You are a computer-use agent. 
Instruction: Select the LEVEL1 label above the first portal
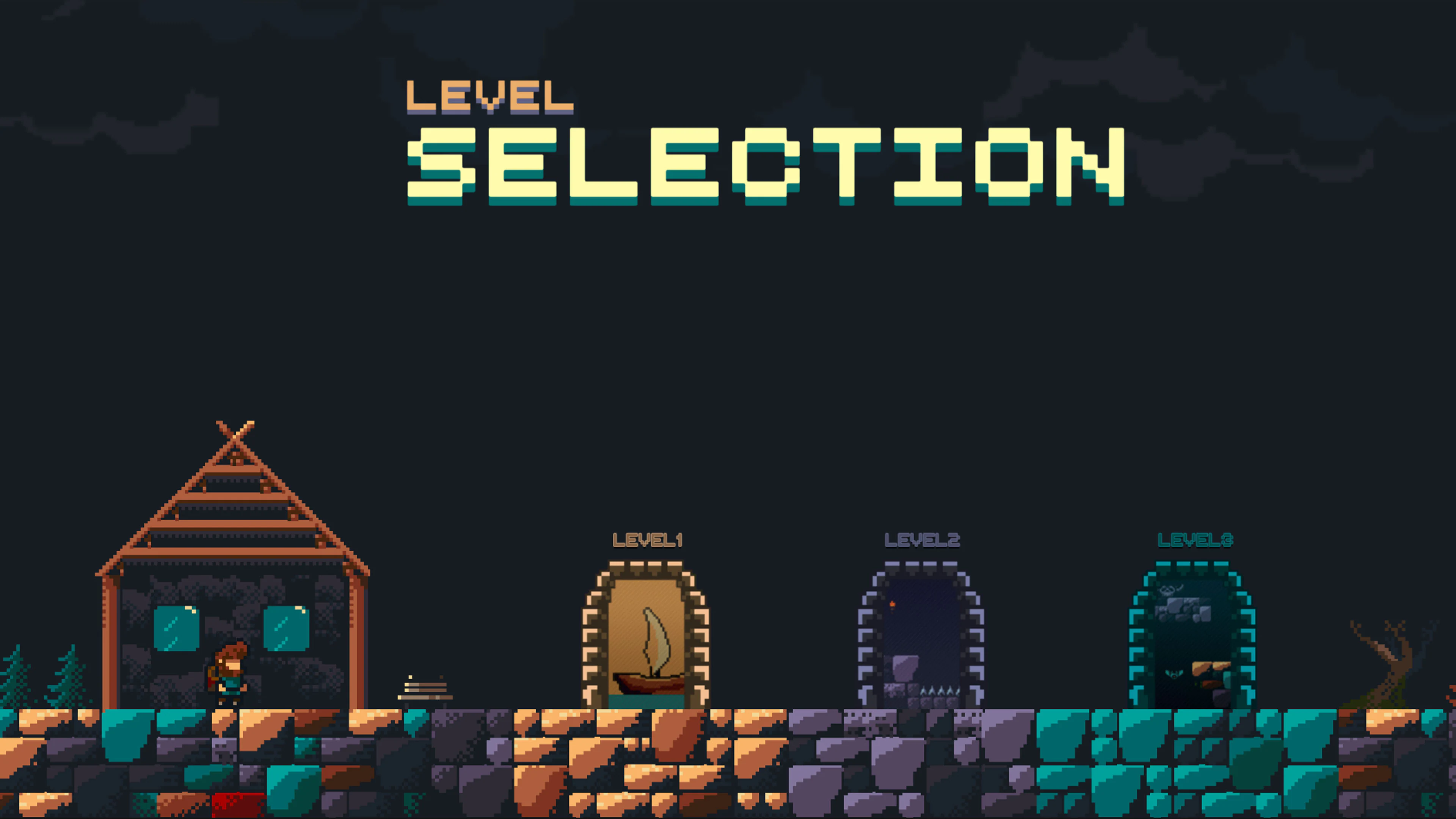648,541
